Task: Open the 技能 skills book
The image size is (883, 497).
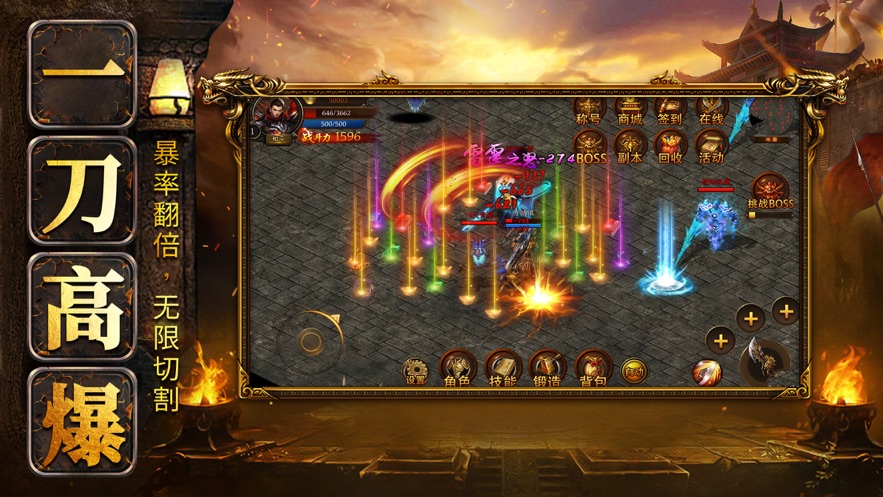Action: tap(502, 369)
